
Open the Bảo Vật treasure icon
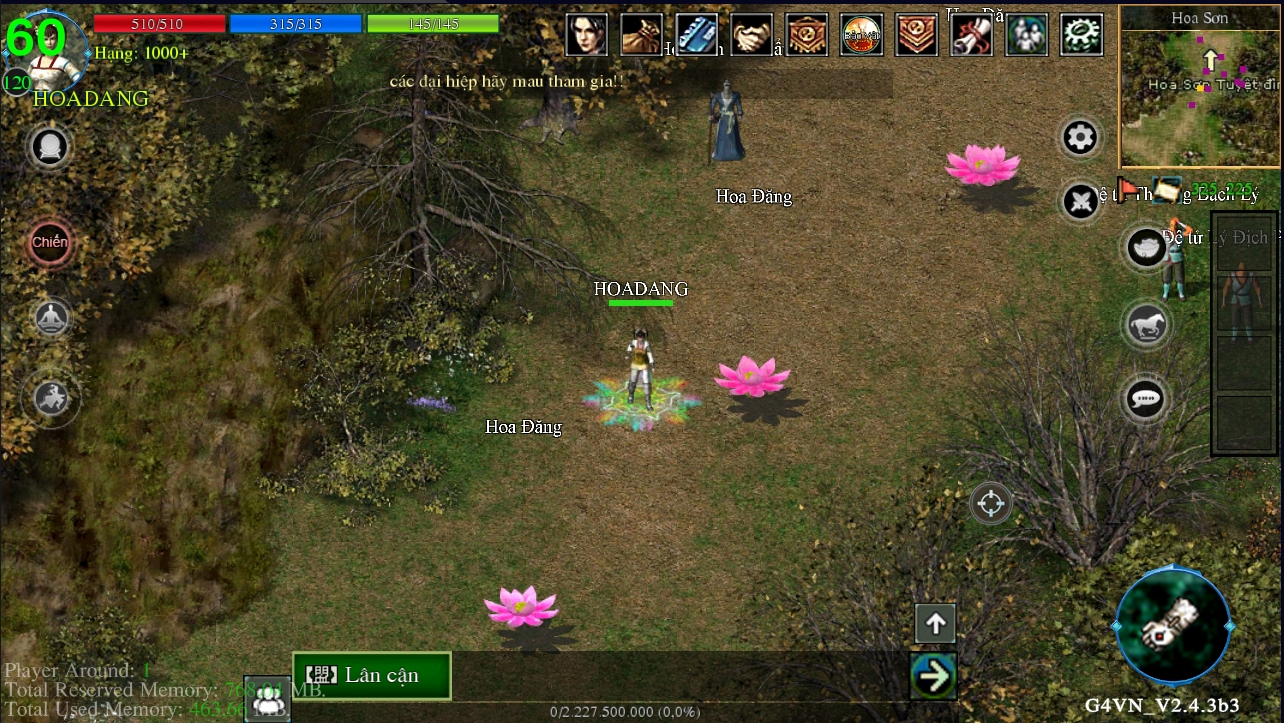861,35
